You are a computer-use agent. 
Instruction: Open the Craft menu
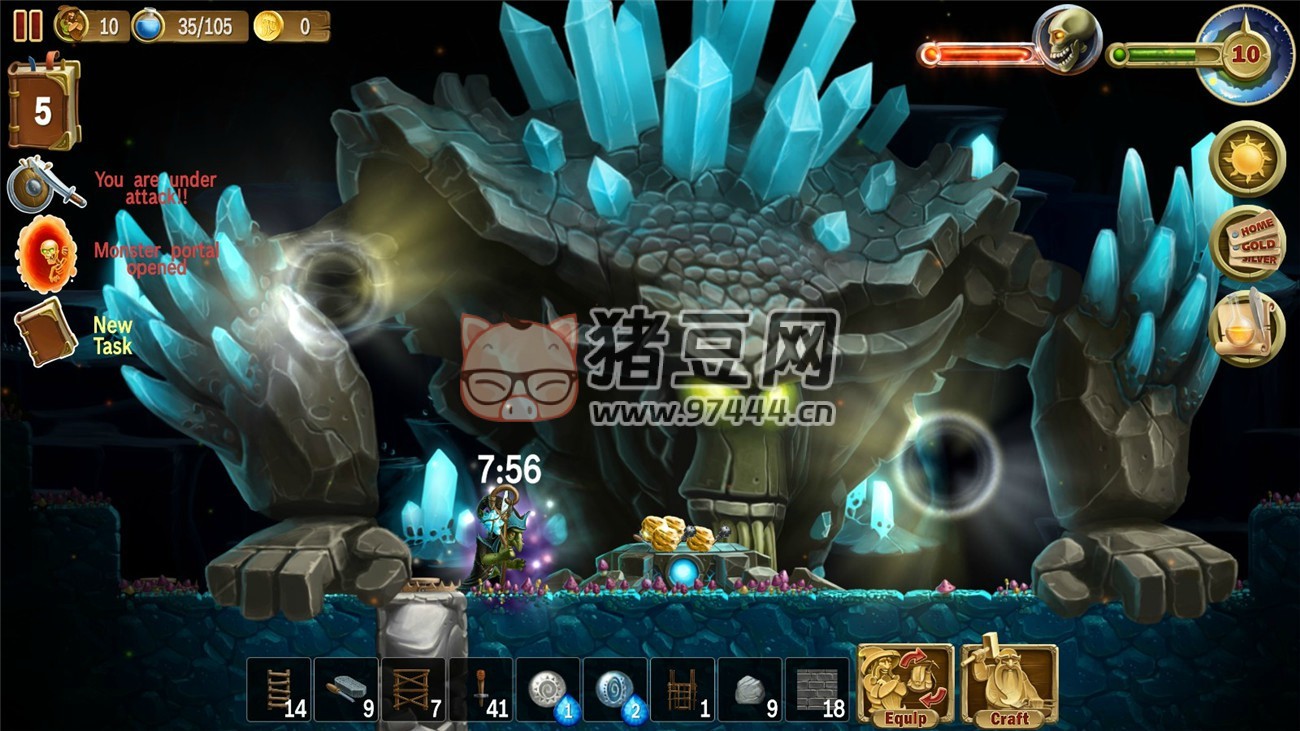[x=1008, y=685]
